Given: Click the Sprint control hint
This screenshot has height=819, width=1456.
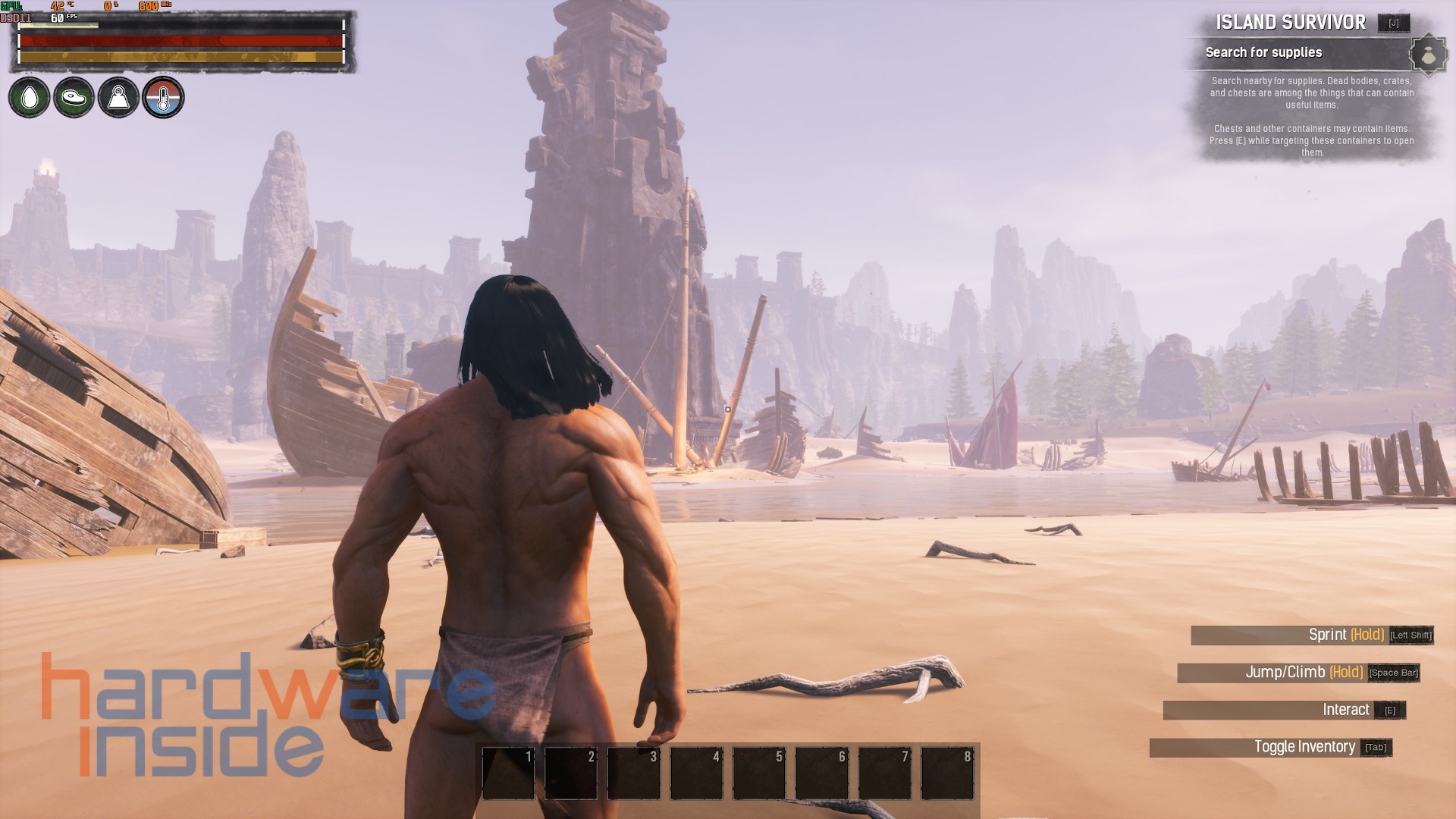Looking at the screenshot, I should (1346, 635).
